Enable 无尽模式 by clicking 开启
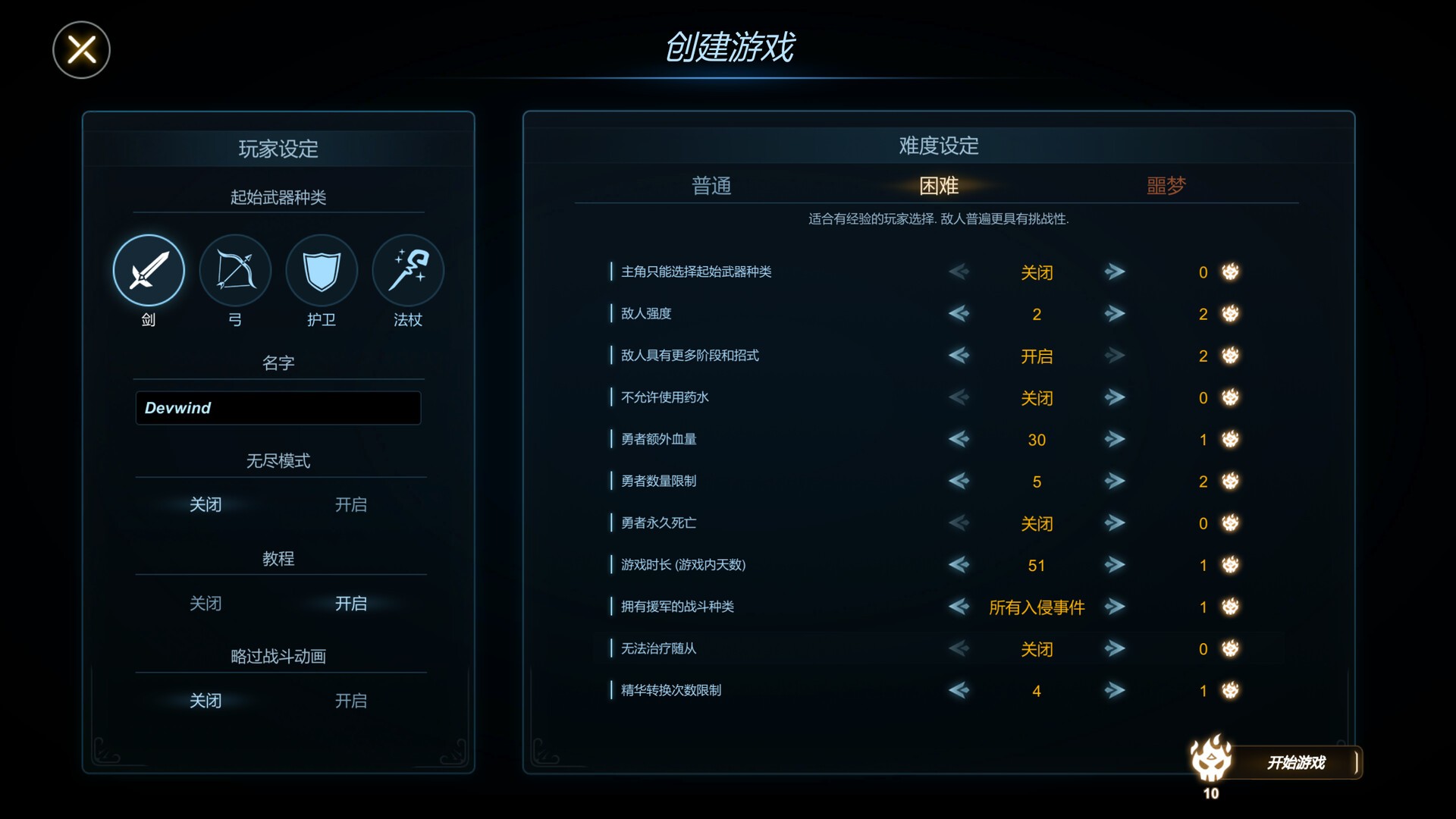 [x=350, y=504]
